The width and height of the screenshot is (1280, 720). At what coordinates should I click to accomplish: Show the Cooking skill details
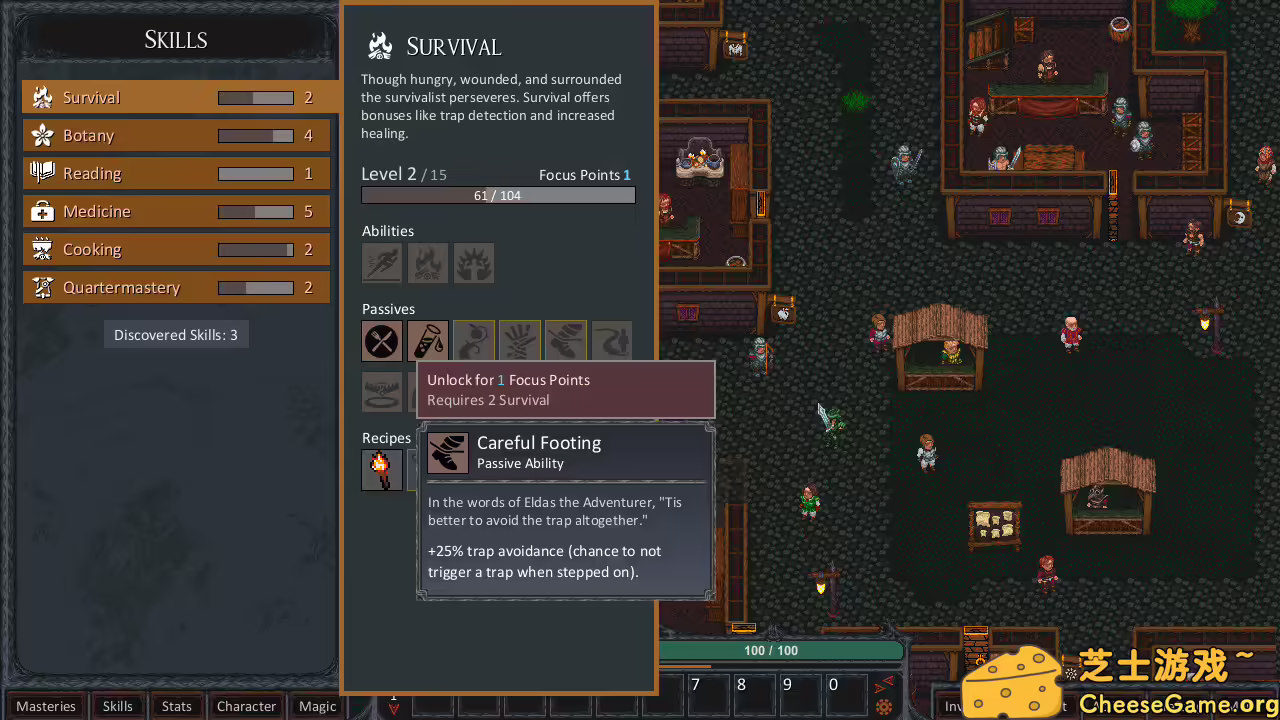click(175, 249)
